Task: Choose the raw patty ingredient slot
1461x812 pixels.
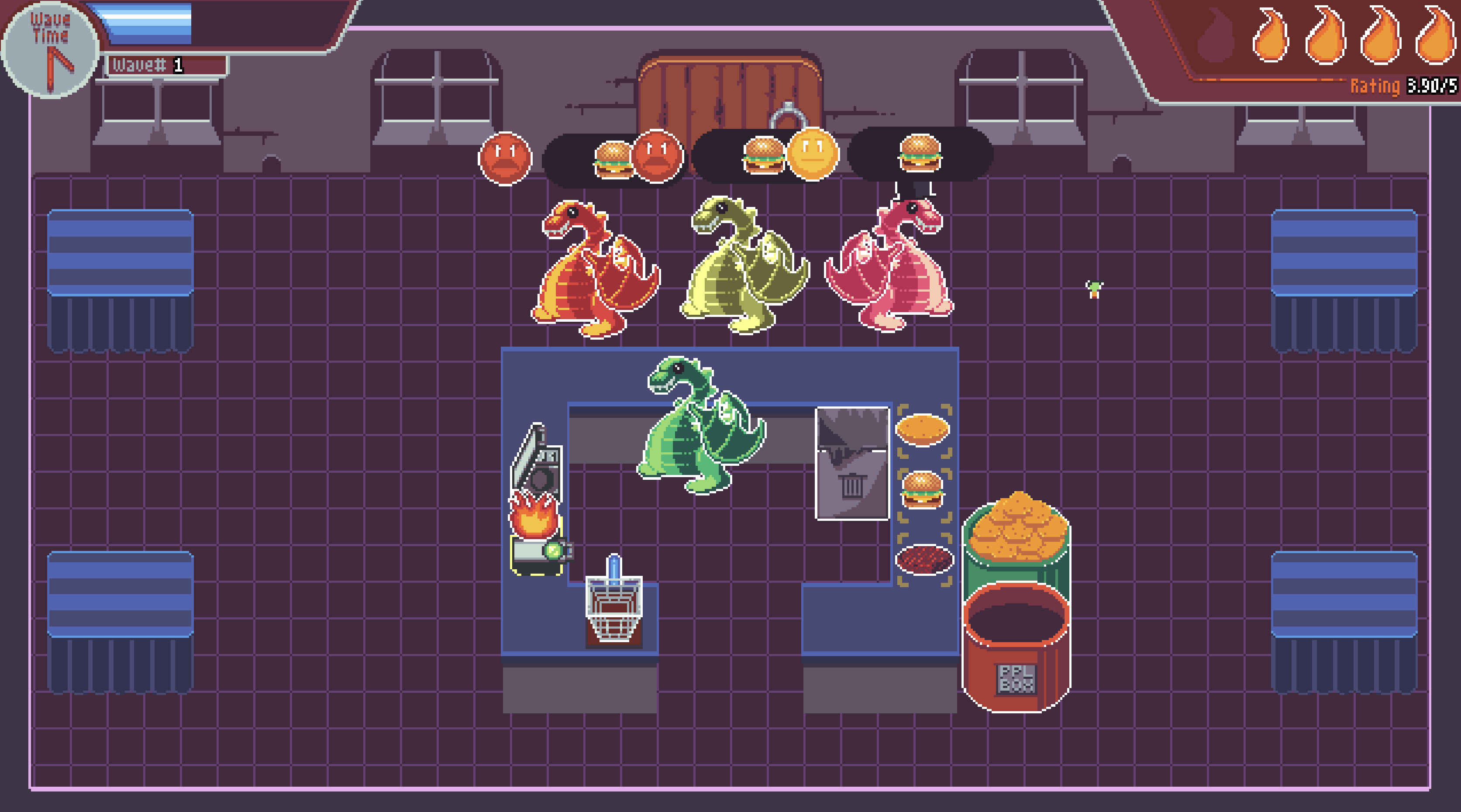Action: (x=924, y=560)
